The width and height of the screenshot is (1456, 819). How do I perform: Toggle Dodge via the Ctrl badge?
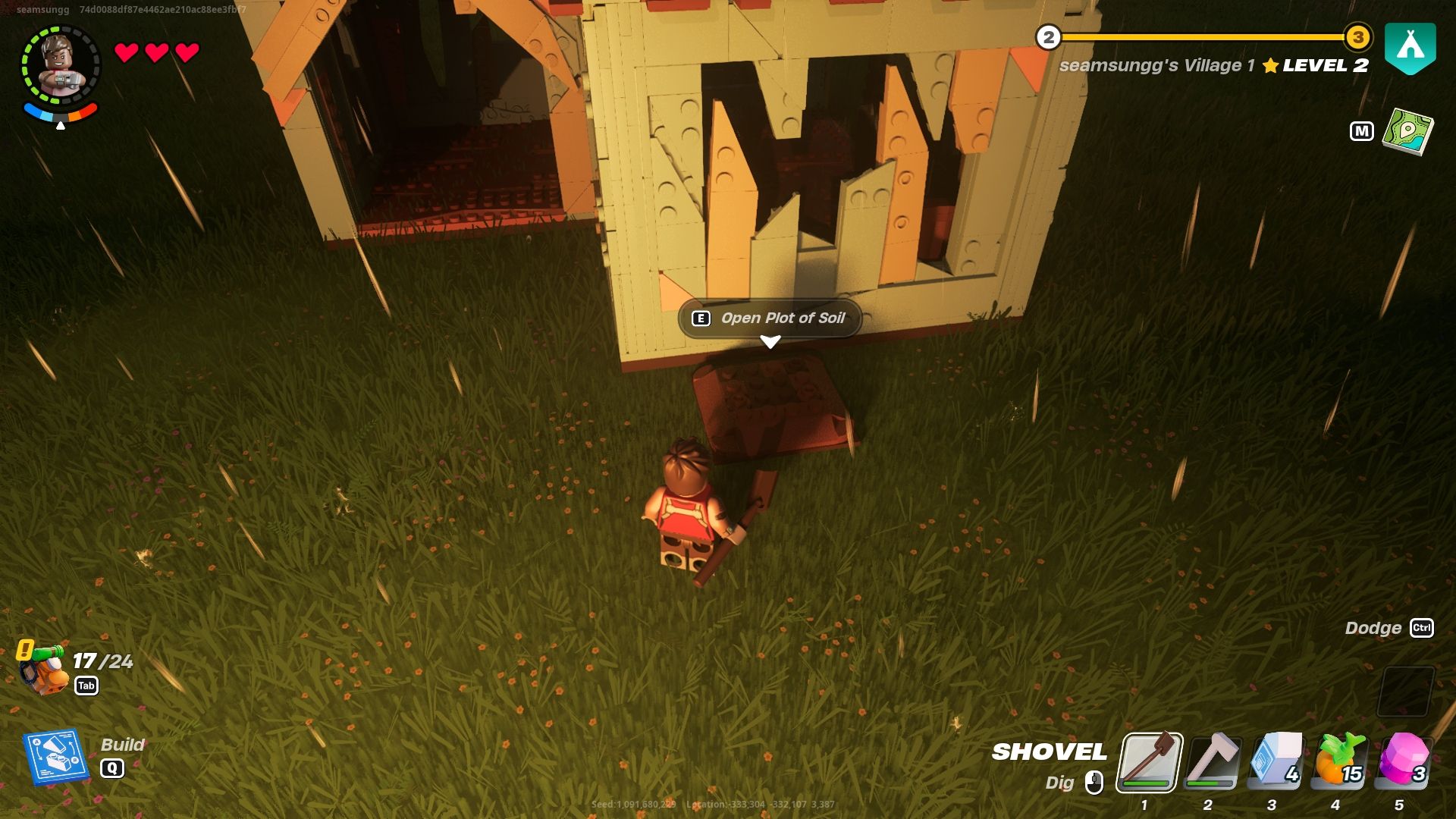click(x=1423, y=629)
